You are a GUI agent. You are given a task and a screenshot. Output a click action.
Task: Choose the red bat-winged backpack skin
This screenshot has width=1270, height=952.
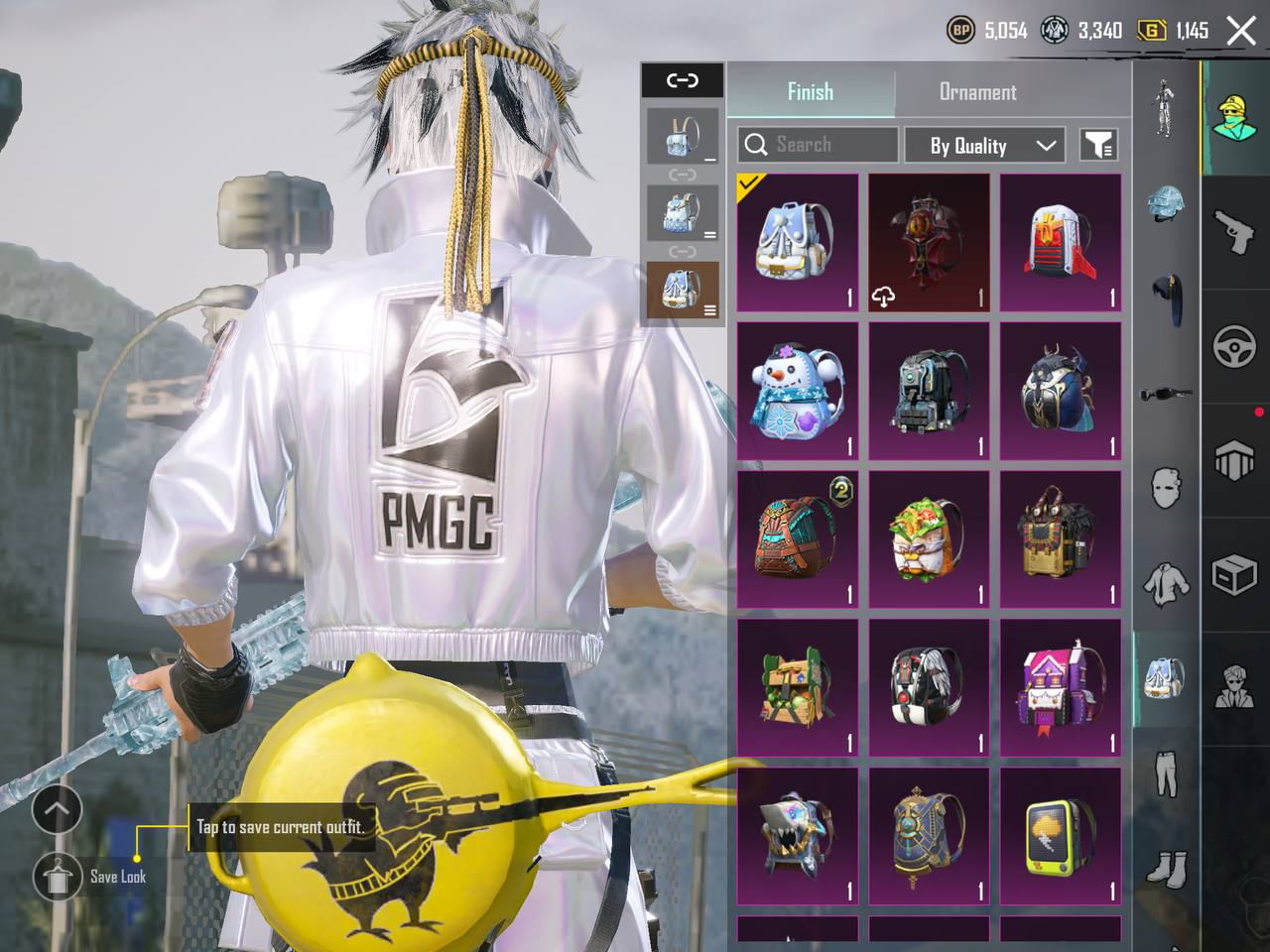tap(929, 243)
